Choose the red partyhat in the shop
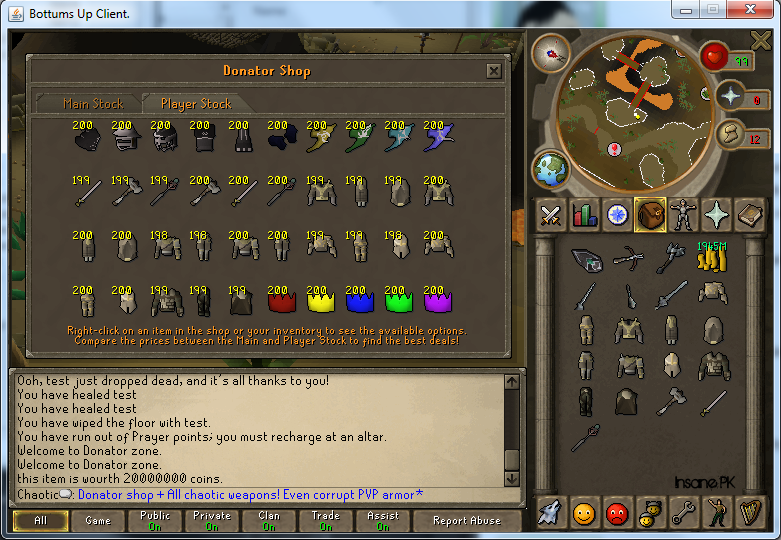Screen dimensions: 781x540 click(278, 300)
